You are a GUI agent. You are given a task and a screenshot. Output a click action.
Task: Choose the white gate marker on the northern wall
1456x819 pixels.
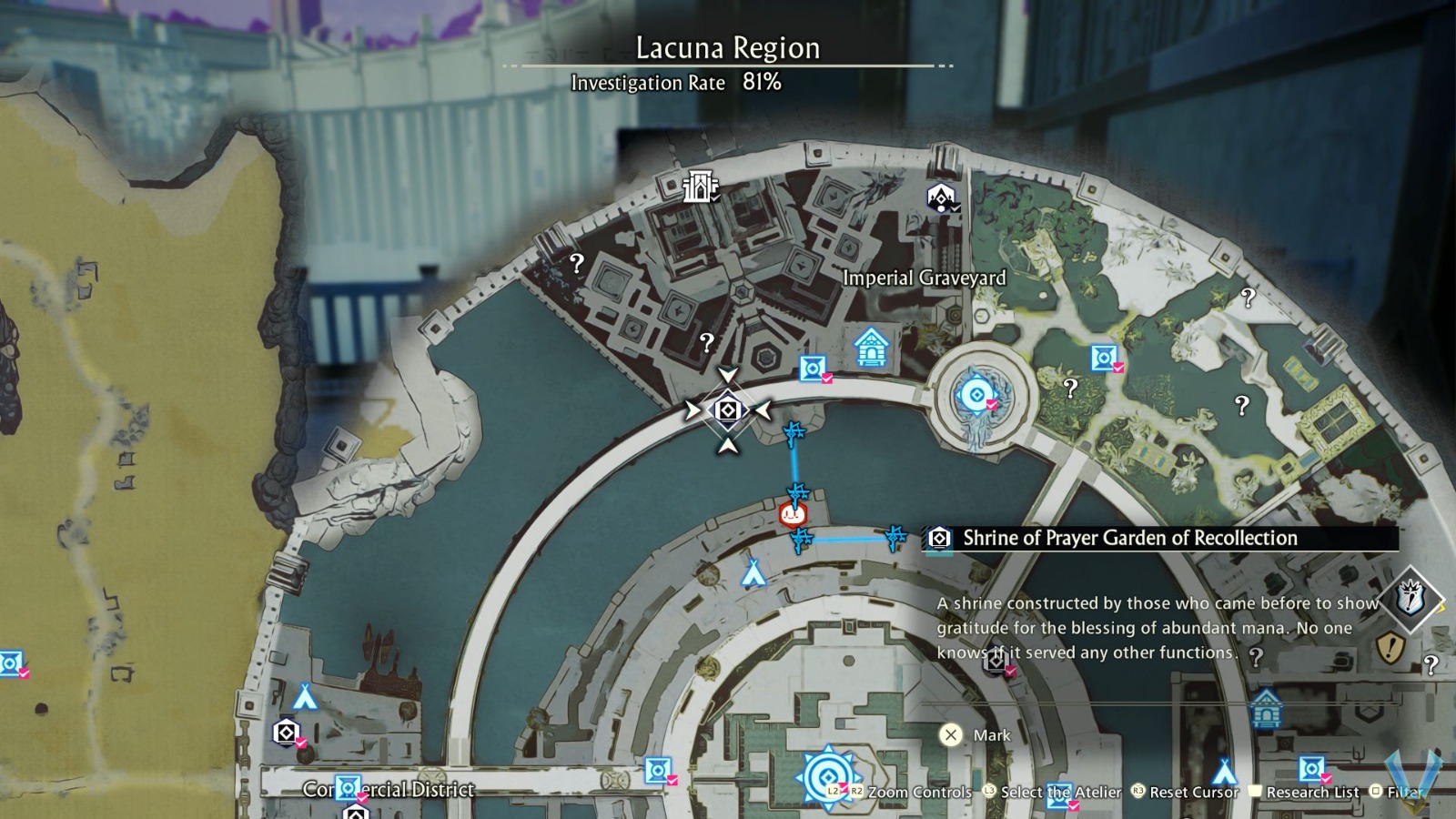pos(699,187)
